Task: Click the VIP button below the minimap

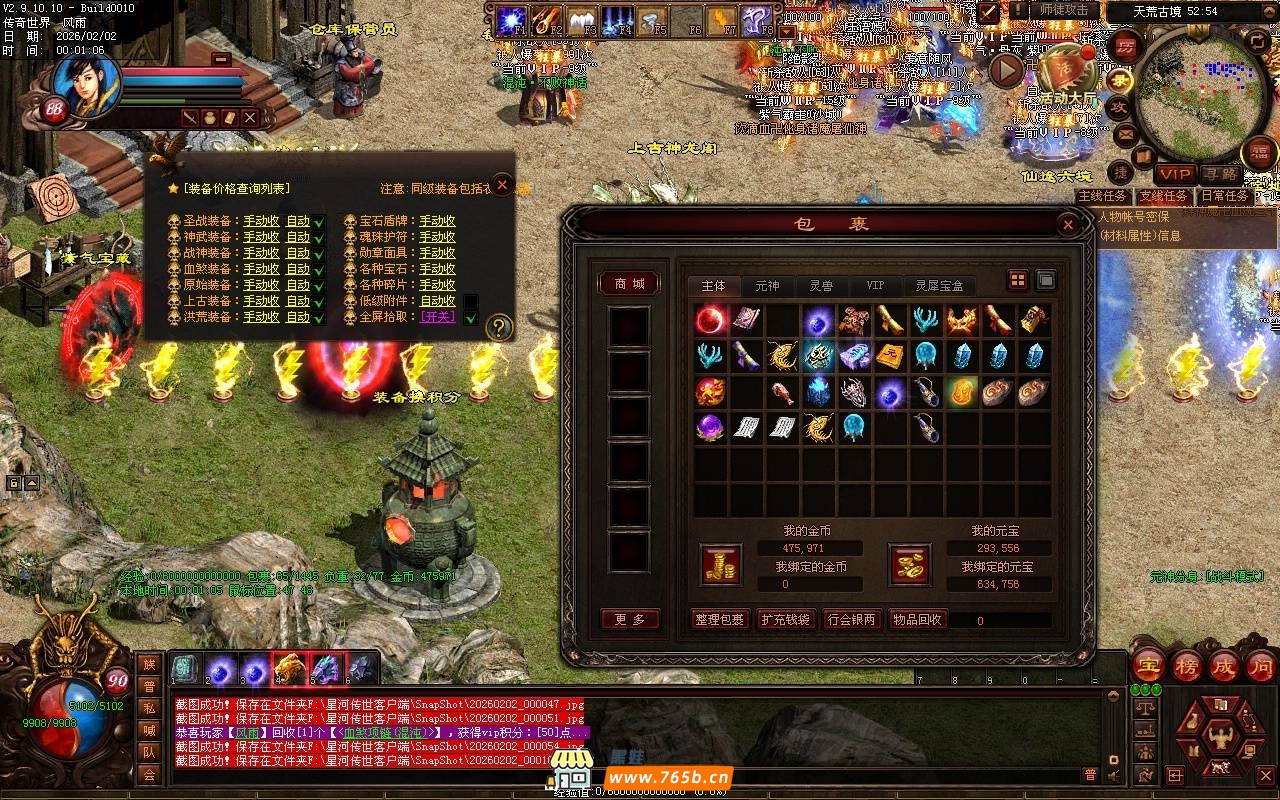Action: (1175, 175)
